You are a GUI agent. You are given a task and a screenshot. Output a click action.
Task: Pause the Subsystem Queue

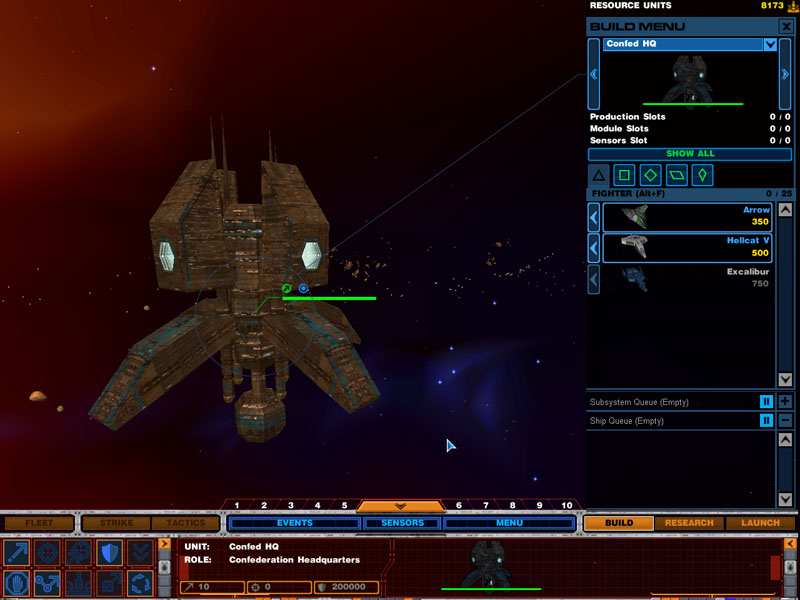coord(766,402)
